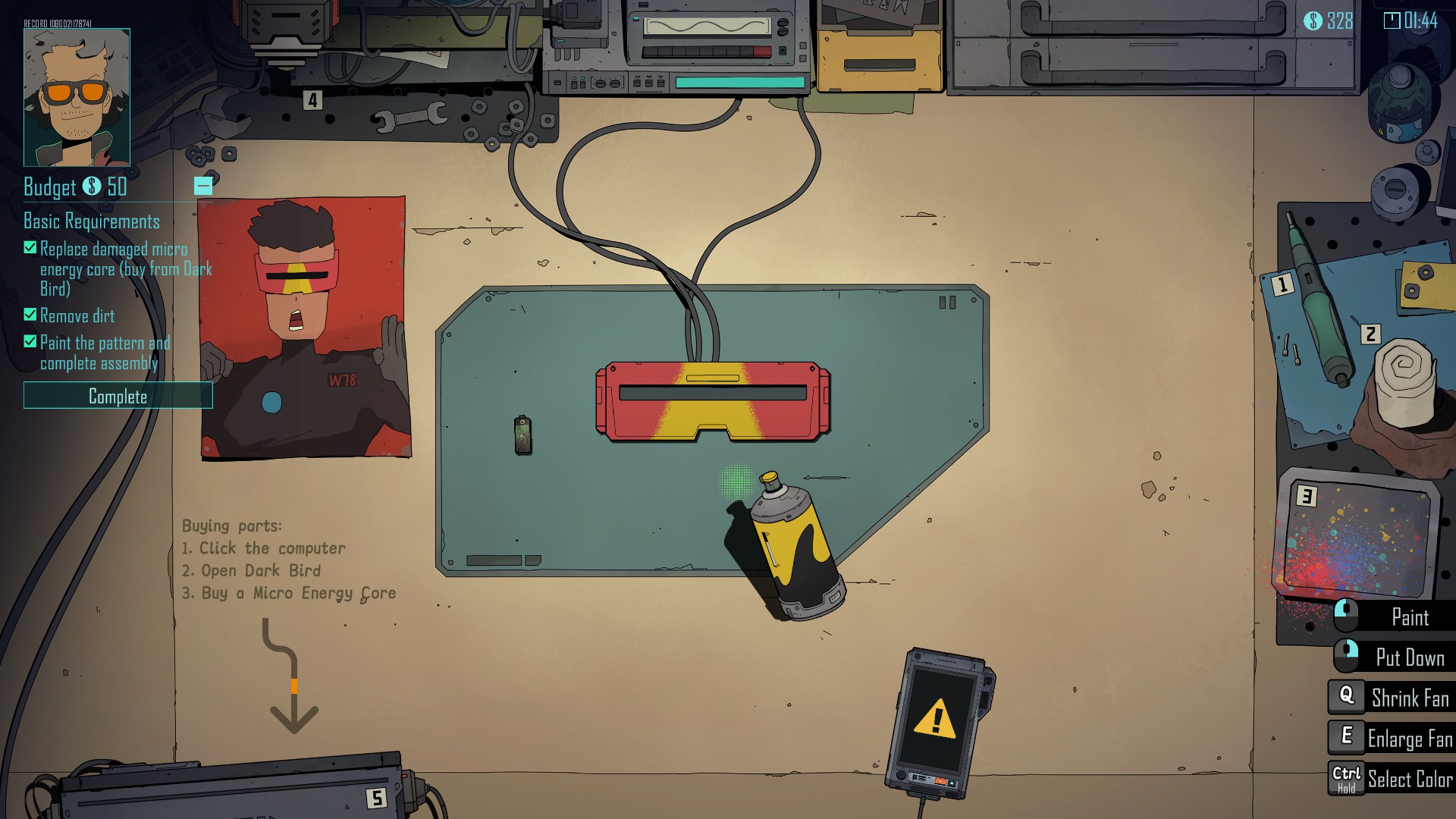Check the Replace damaged micro energy core requirement
This screenshot has width=1456, height=819.
30,247
